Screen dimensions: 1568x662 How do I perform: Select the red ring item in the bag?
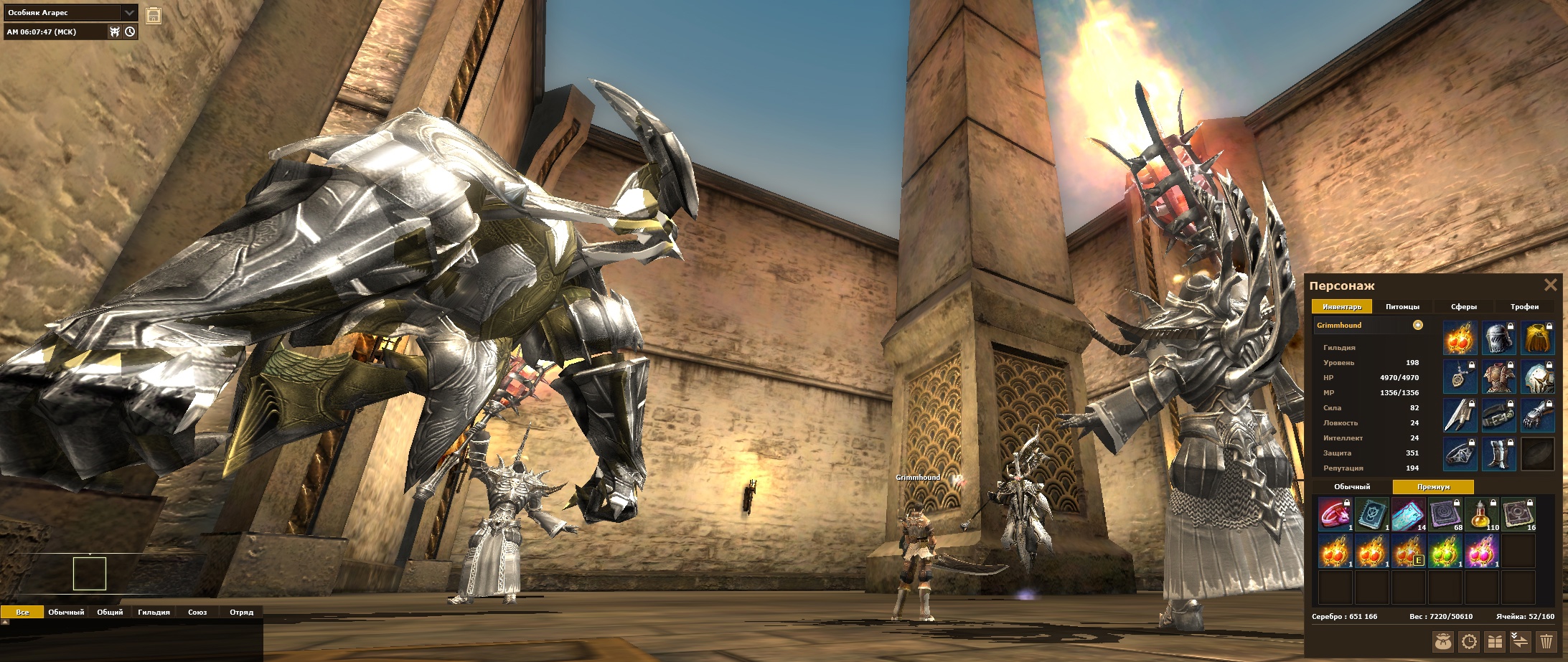pyautogui.click(x=1335, y=514)
